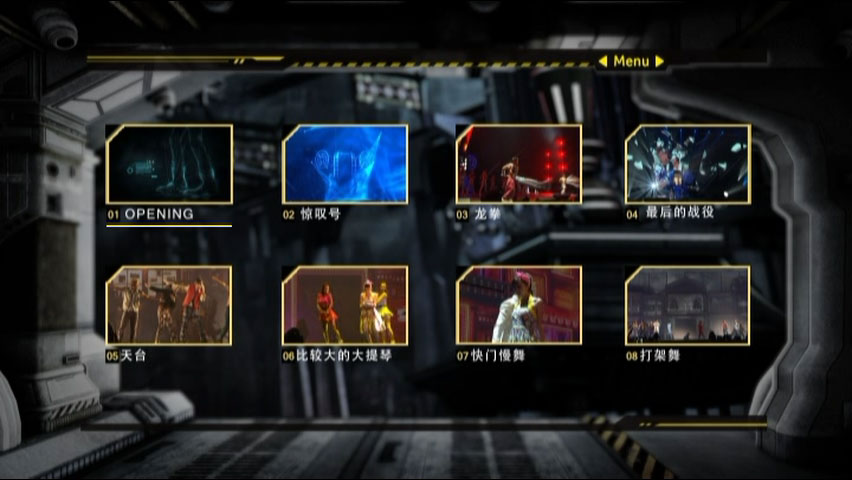Select chapter 05 天台 thumbnail
Viewport: 852px width, 480px height.
[x=169, y=305]
